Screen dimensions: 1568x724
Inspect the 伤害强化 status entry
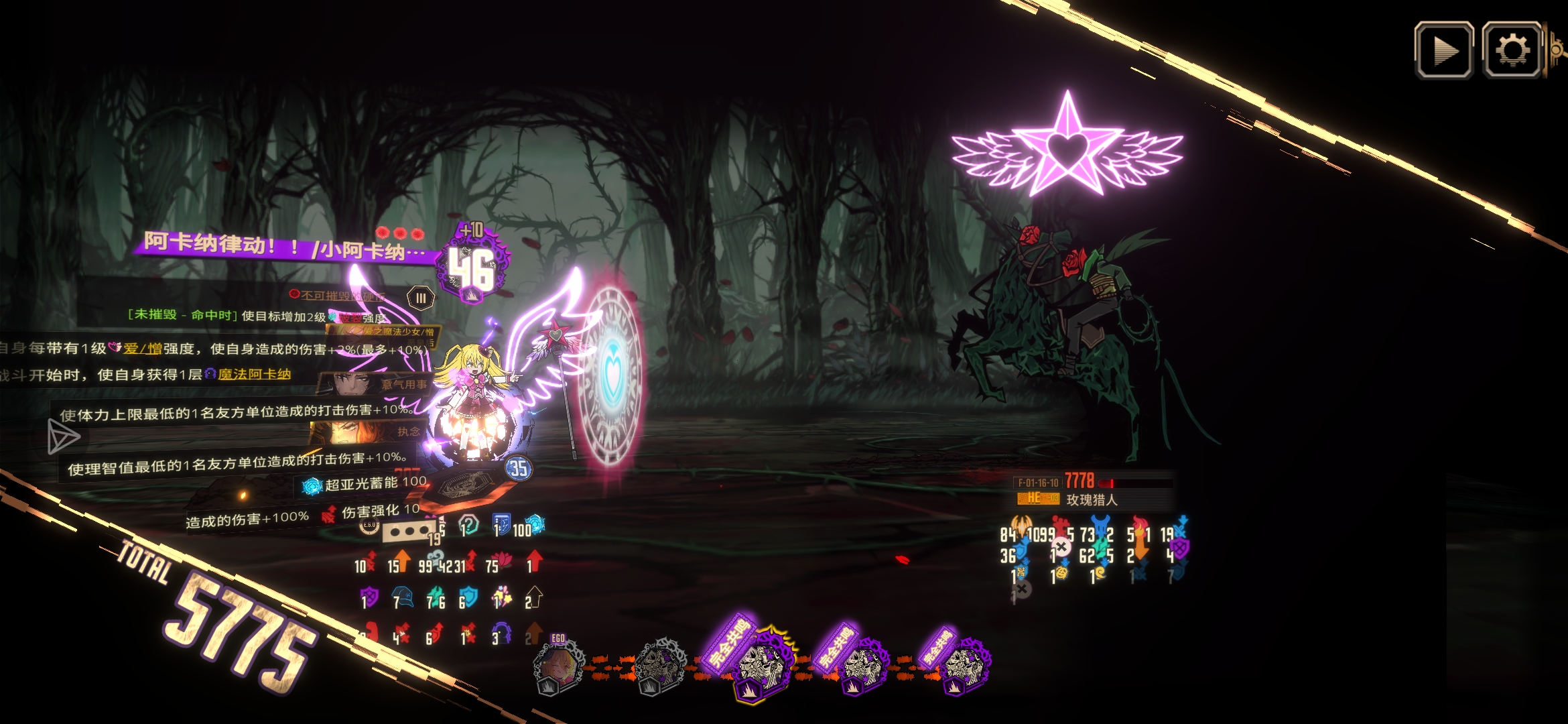pyautogui.click(x=373, y=513)
